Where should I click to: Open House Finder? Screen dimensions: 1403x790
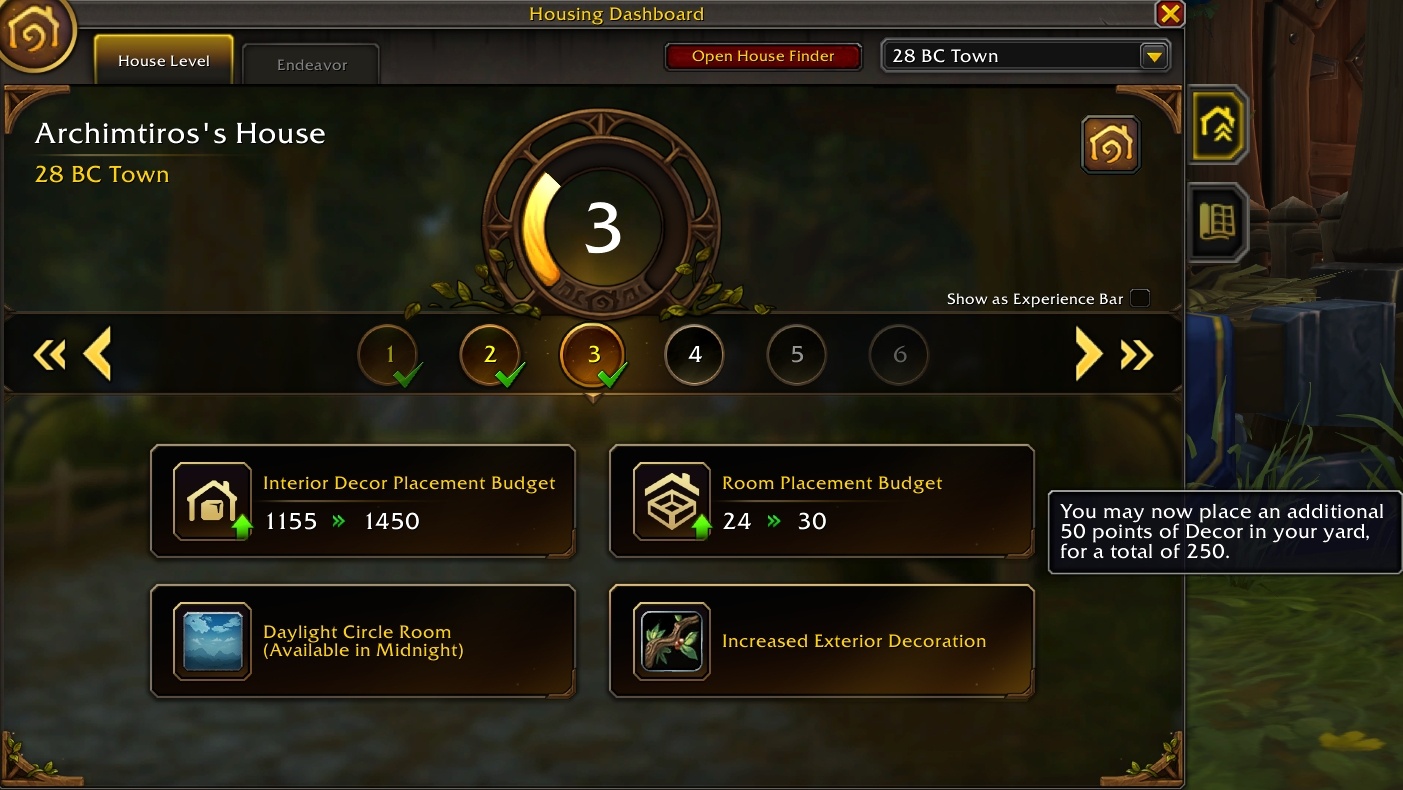(763, 56)
